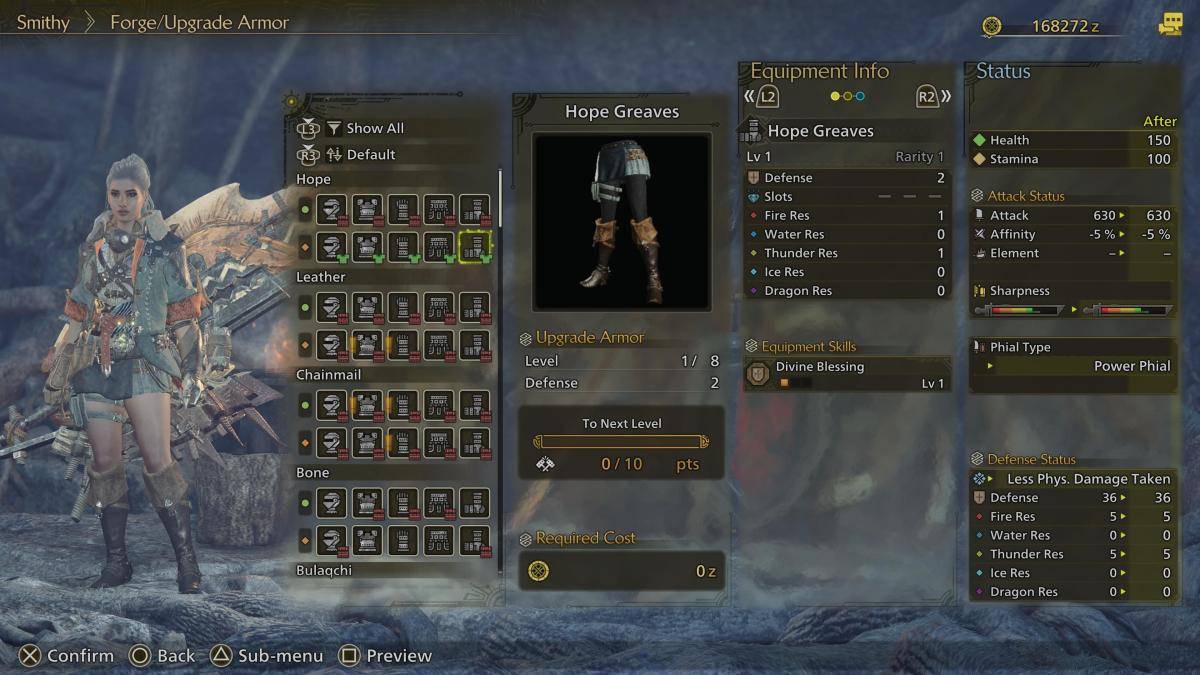This screenshot has width=1200, height=675.
Task: Choose the Leather arm armor in the green-dot row
Action: point(403,308)
